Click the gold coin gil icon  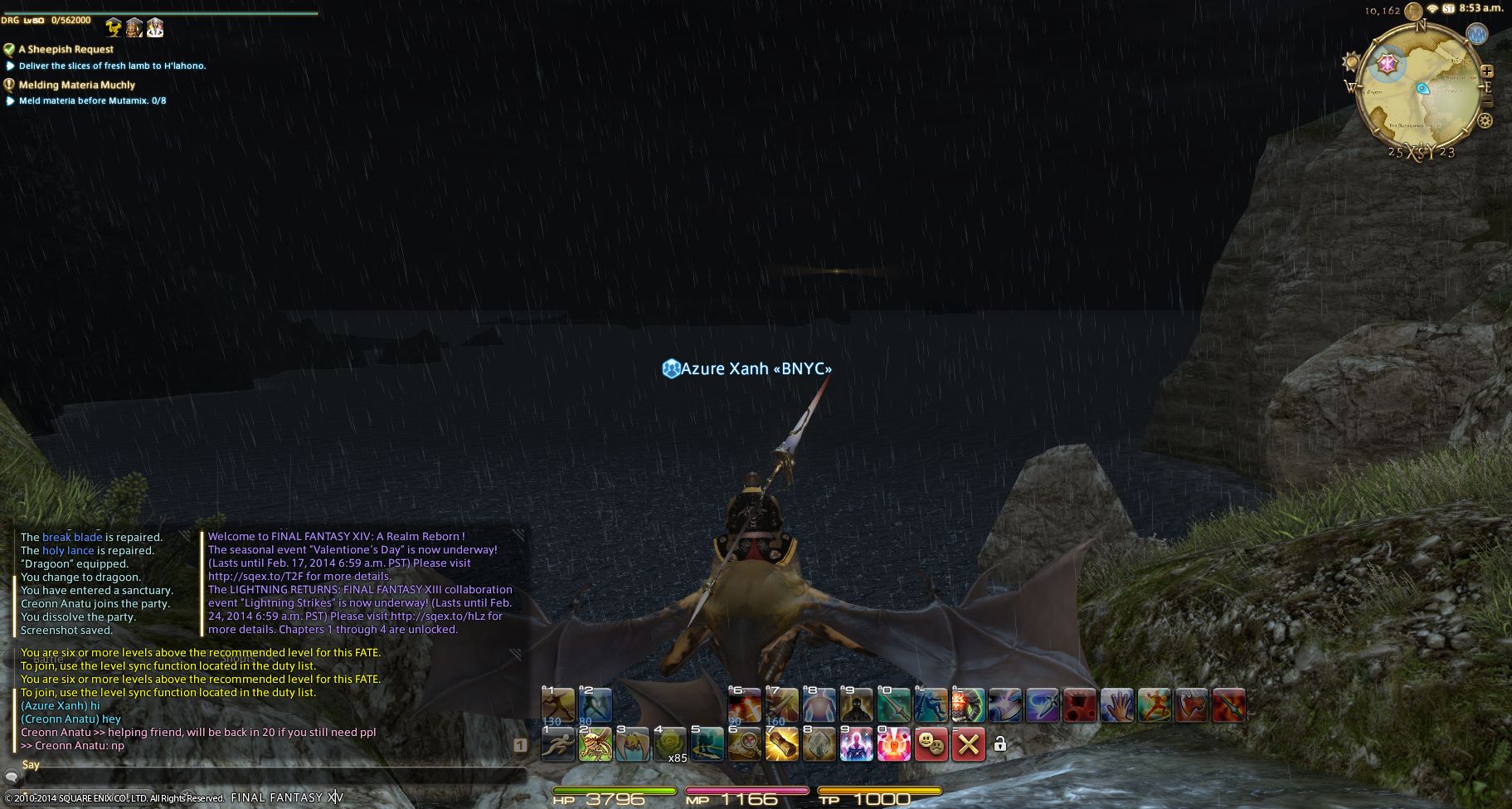point(1413,11)
